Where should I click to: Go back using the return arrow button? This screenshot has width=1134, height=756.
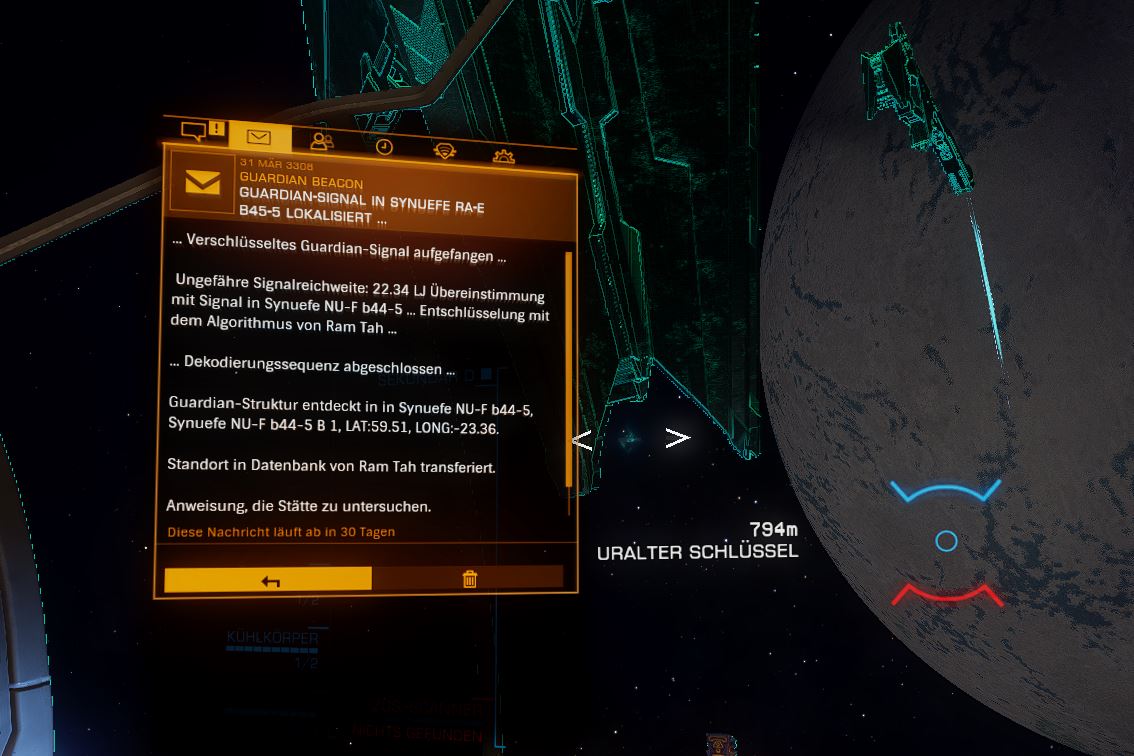coord(268,579)
